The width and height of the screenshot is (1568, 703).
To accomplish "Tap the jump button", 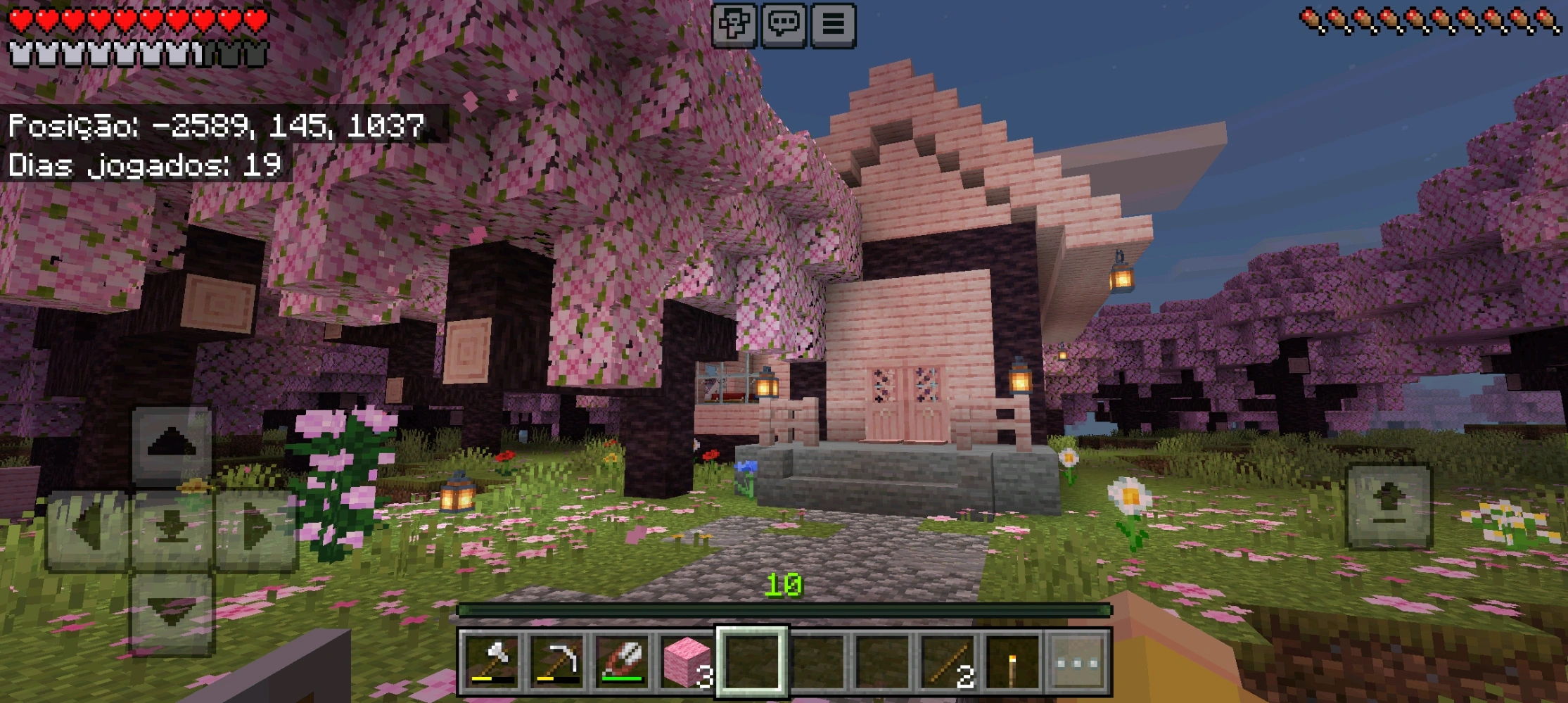I will point(1389,505).
